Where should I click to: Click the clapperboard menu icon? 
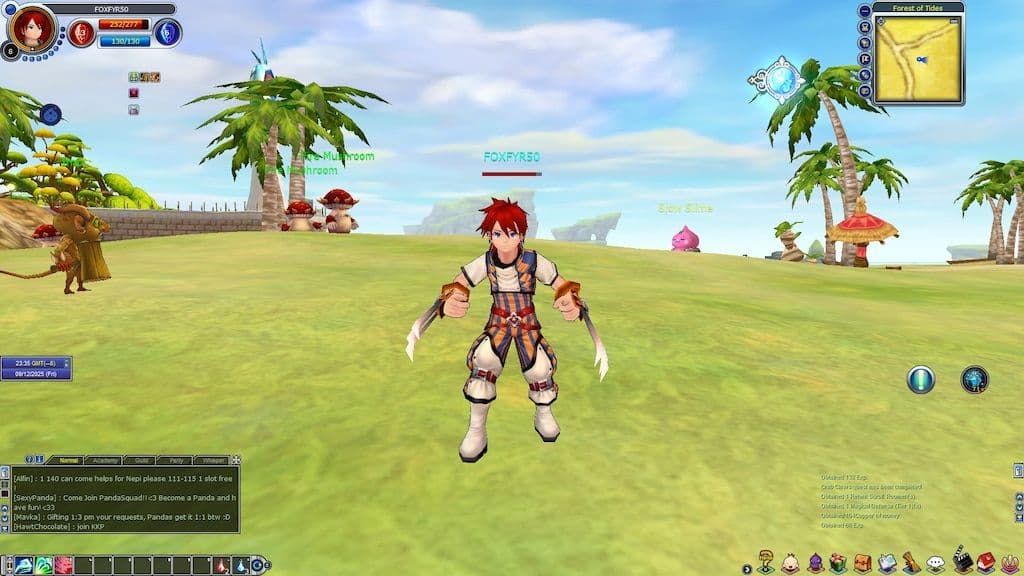[x=961, y=562]
